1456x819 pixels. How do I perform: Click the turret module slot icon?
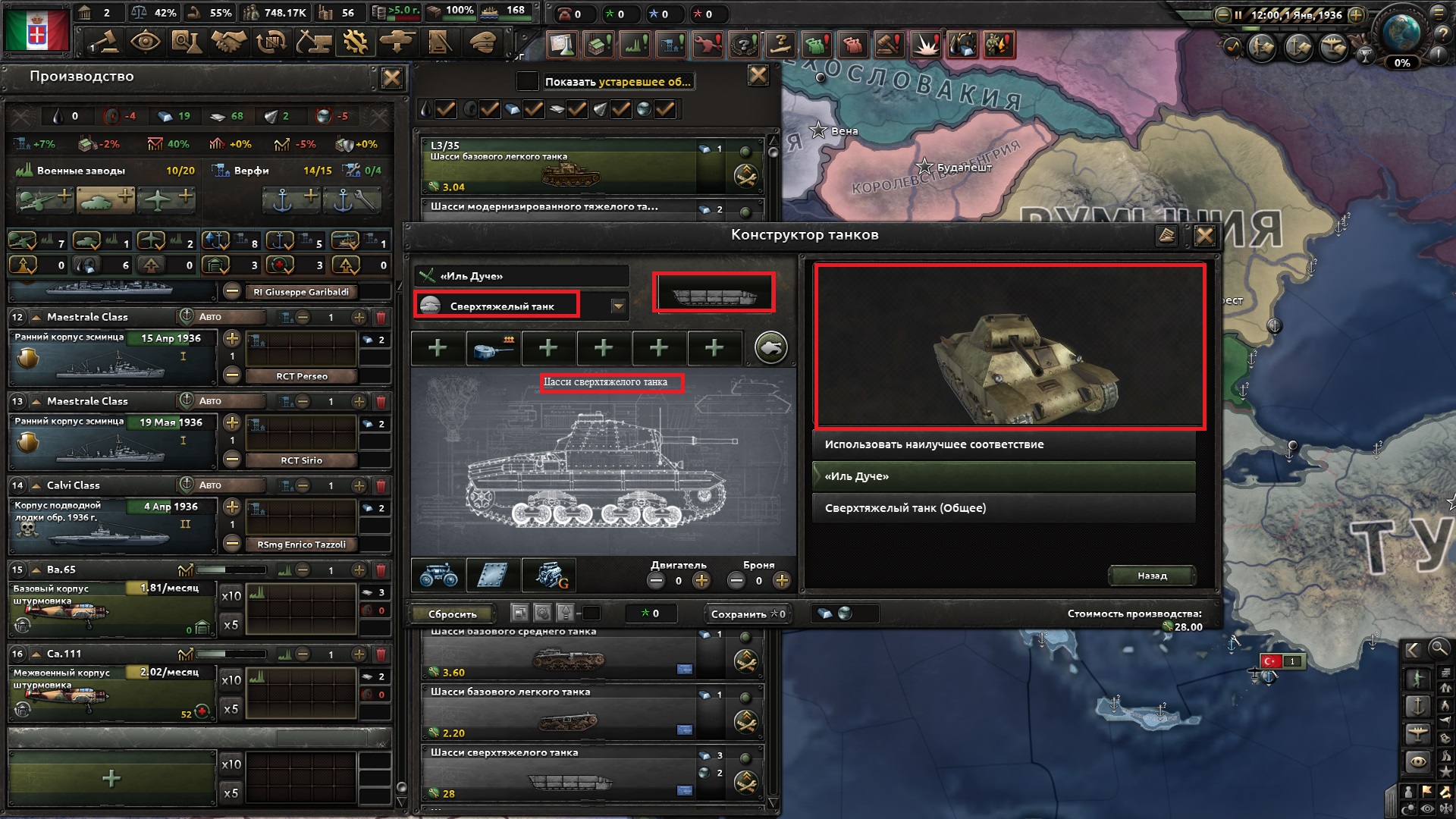(x=493, y=347)
